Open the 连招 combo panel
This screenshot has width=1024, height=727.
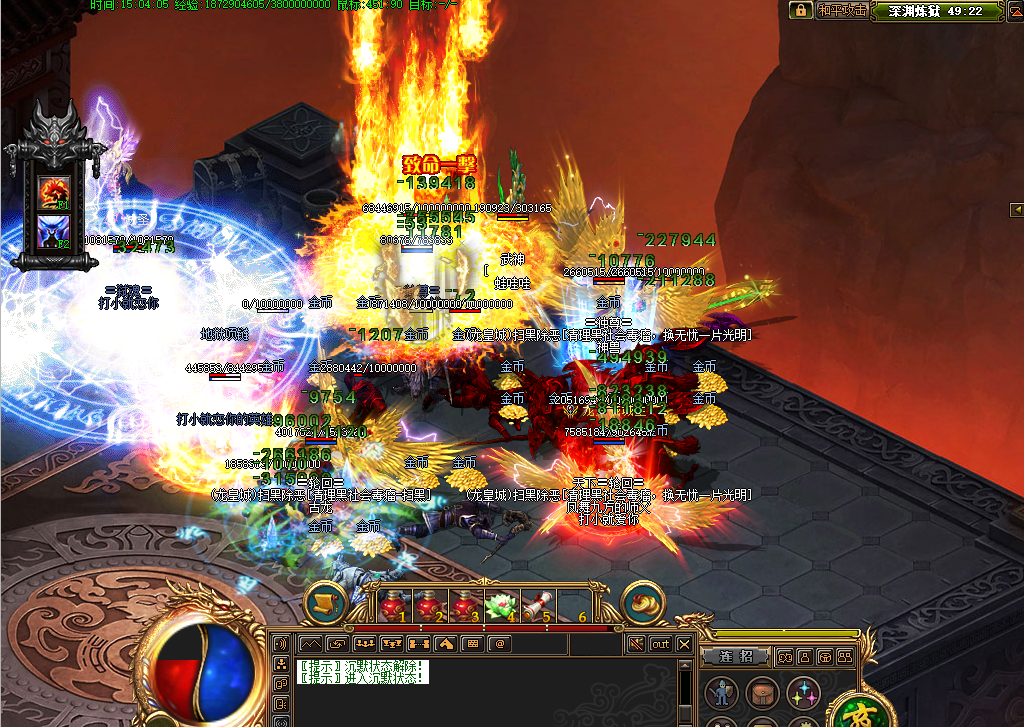[x=735, y=656]
